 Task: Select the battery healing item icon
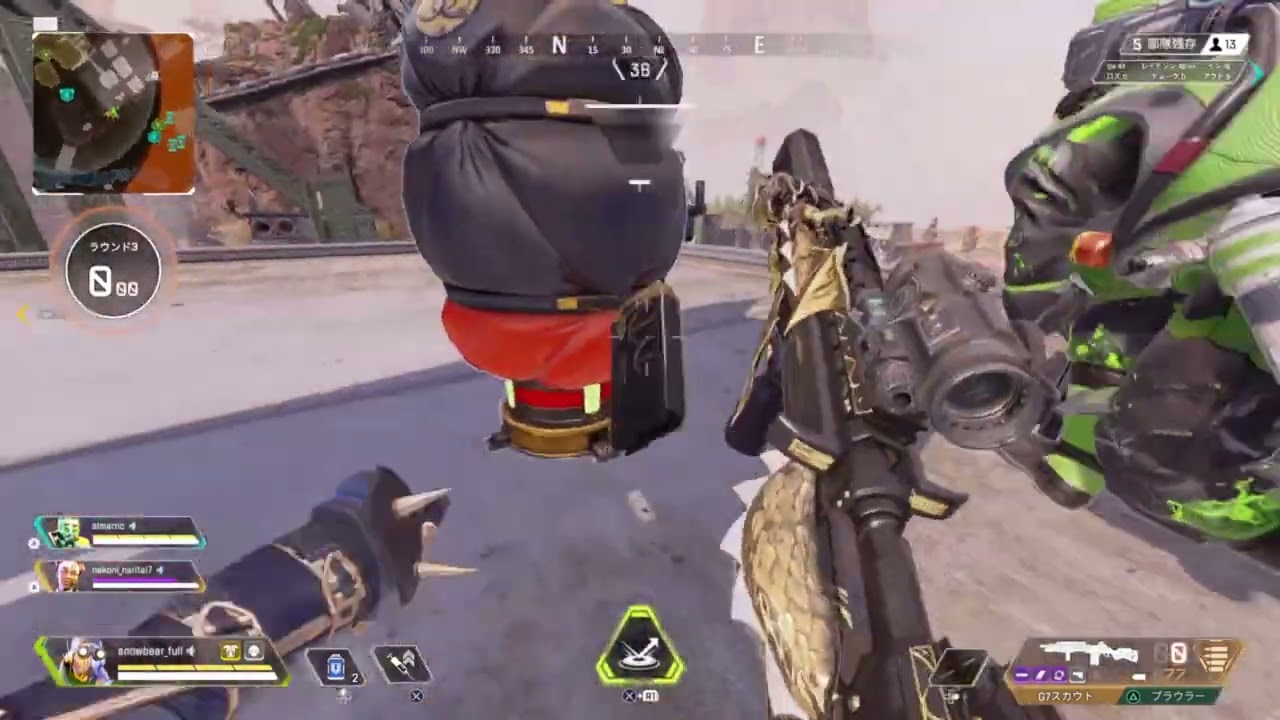point(336,667)
